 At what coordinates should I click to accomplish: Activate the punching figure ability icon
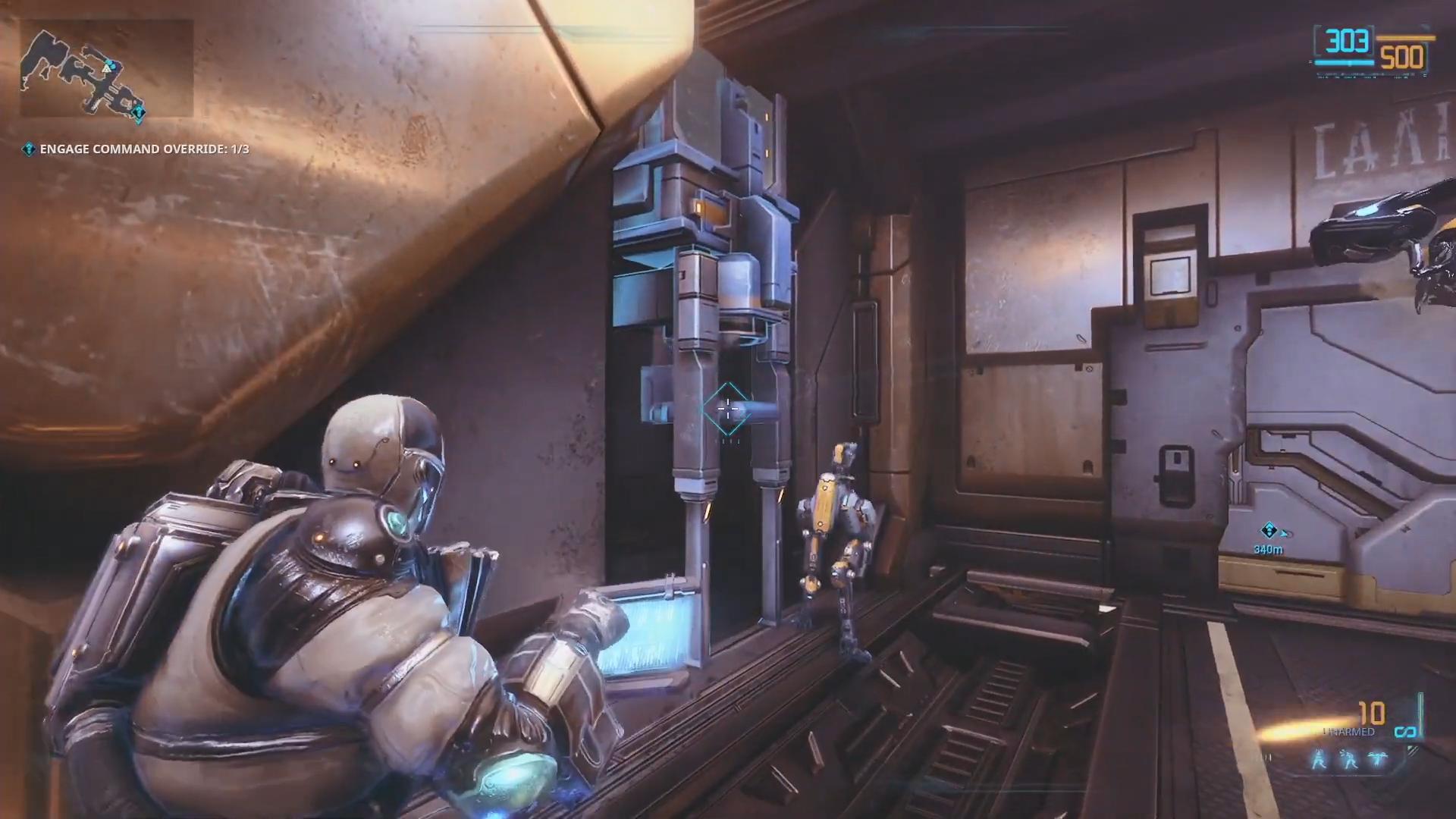1349,761
